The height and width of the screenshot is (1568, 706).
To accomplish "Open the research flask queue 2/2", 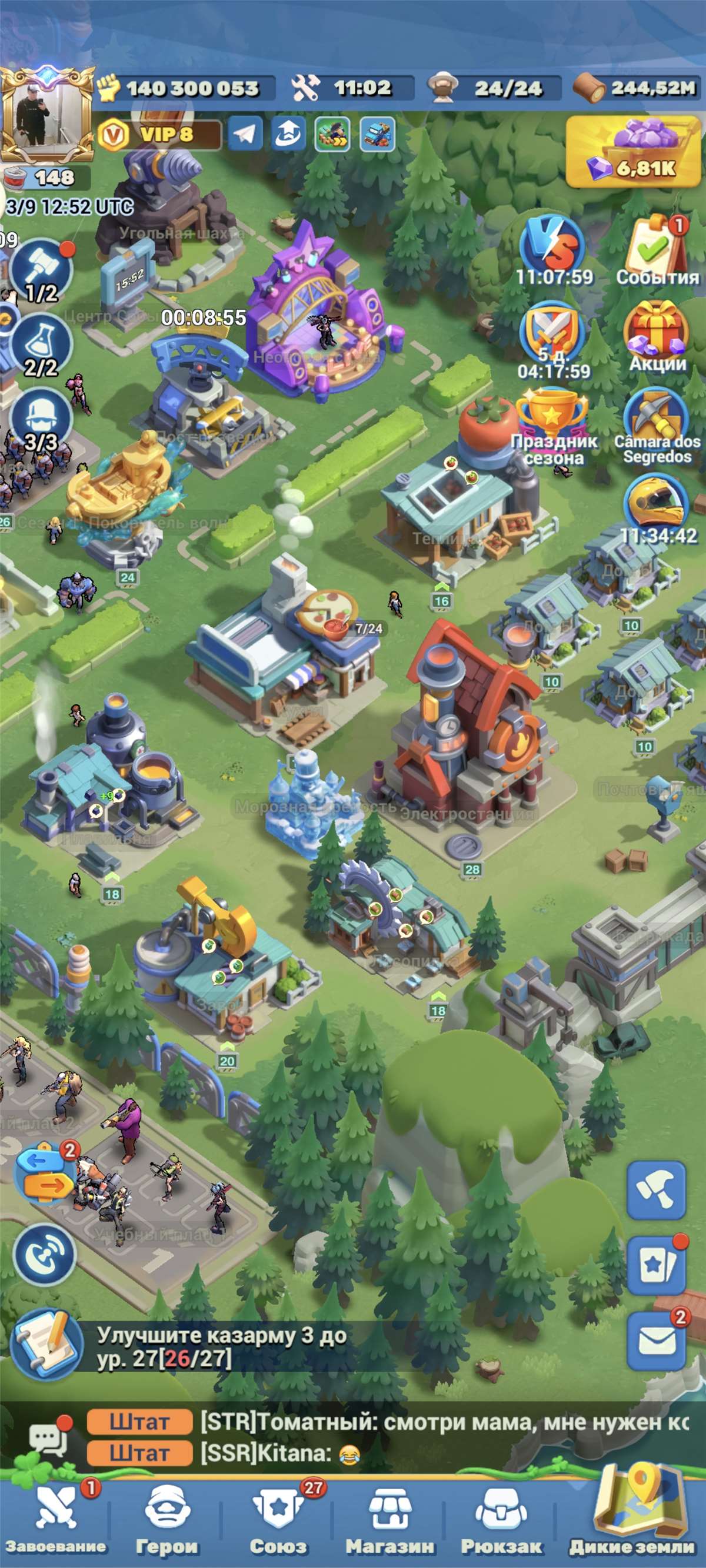I will click(x=41, y=345).
